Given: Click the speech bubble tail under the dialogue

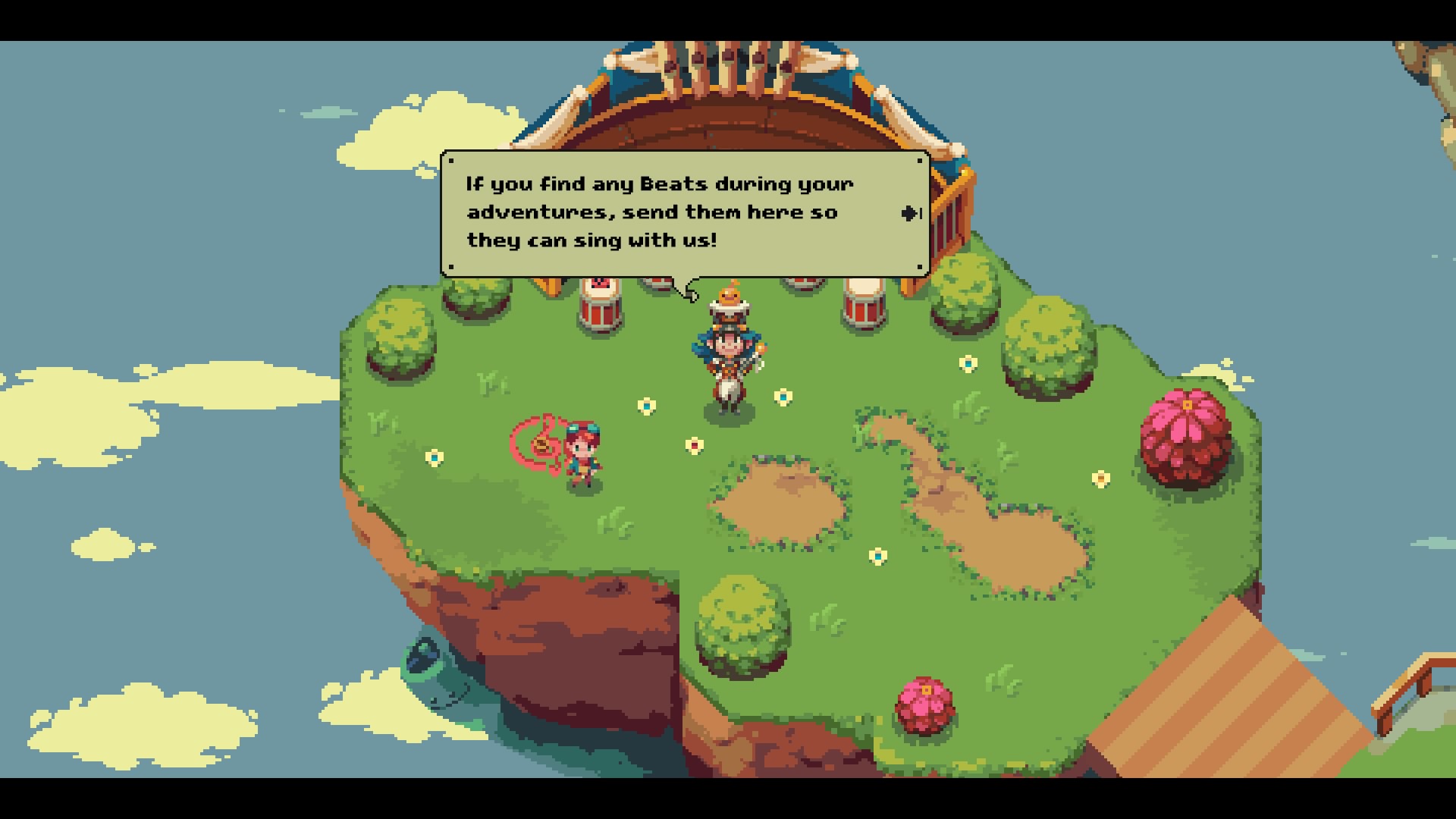Looking at the screenshot, I should pos(692,290).
